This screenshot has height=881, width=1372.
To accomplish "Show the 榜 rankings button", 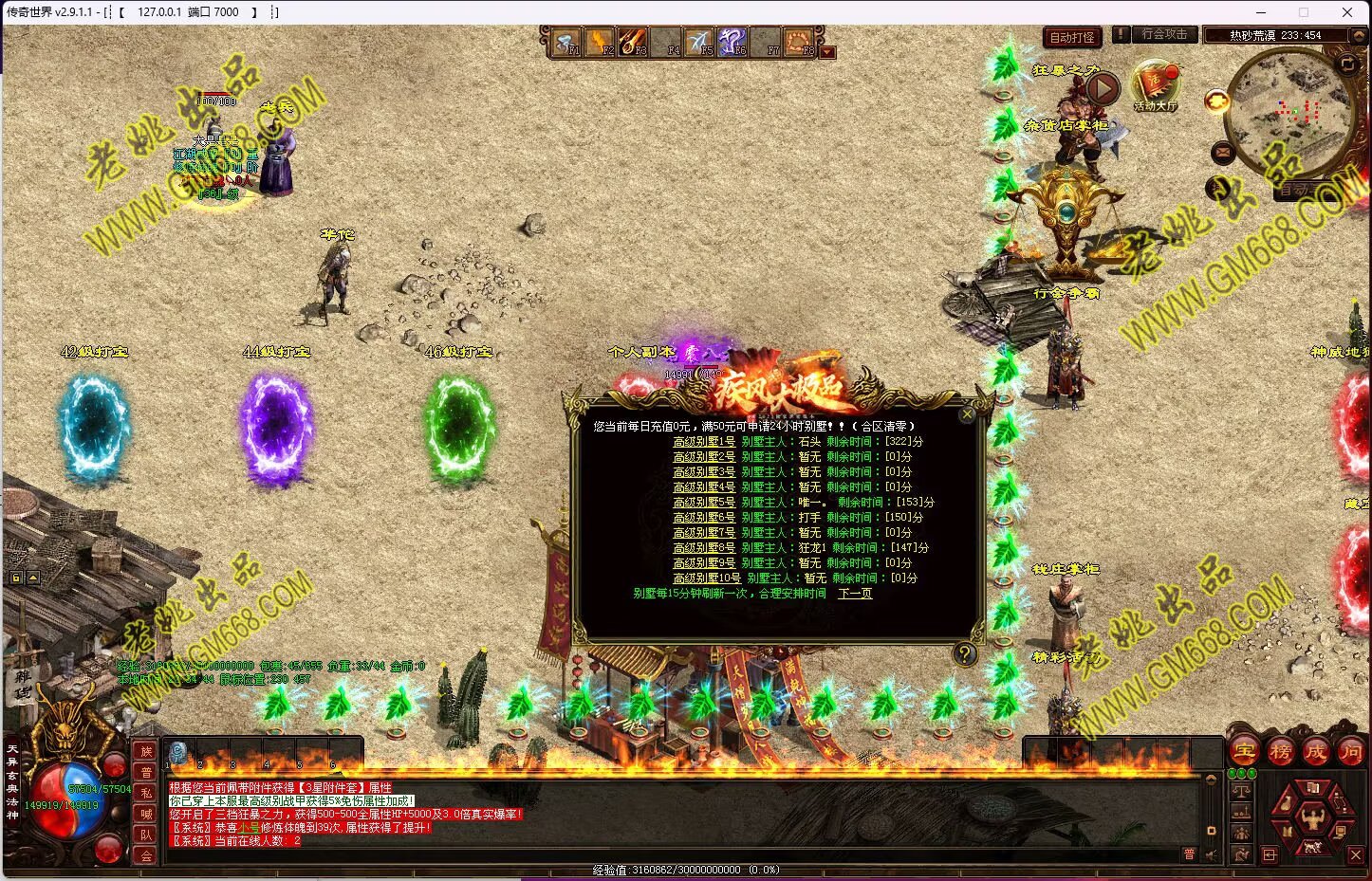I will click(1280, 752).
